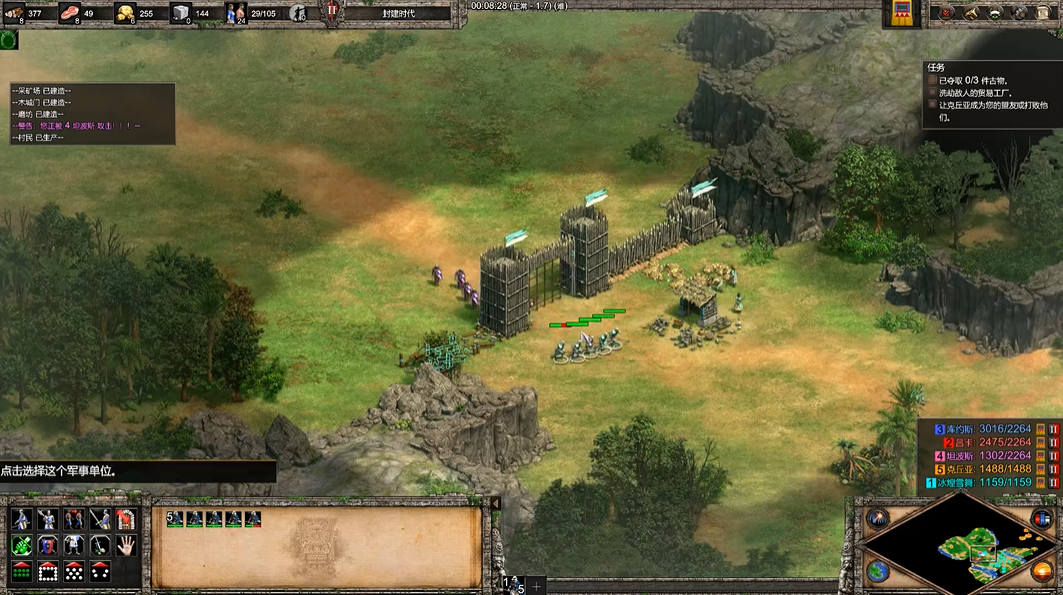Open the diplomacy horn icon
Viewport: 1063px width, 595px height.
pyautogui.click(x=969, y=12)
